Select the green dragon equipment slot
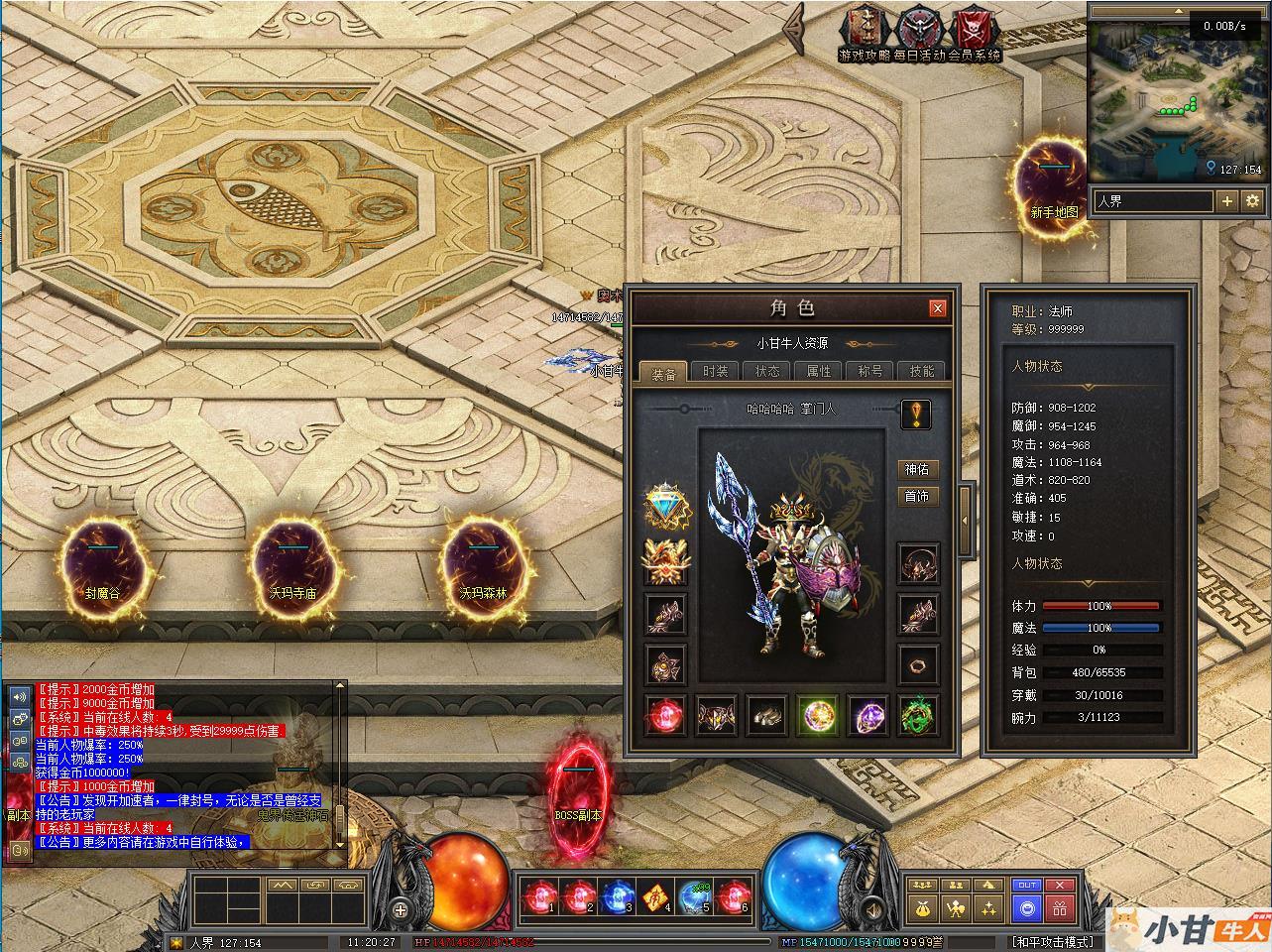1272x952 pixels. [918, 715]
